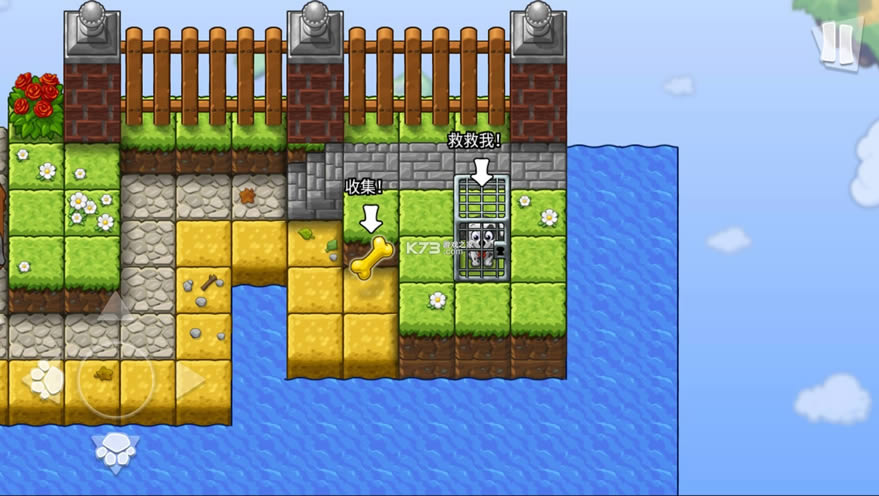Viewport: 879px width, 496px height.
Task: Tap the down paw arrow on the d-pad
Action: pos(115,452)
